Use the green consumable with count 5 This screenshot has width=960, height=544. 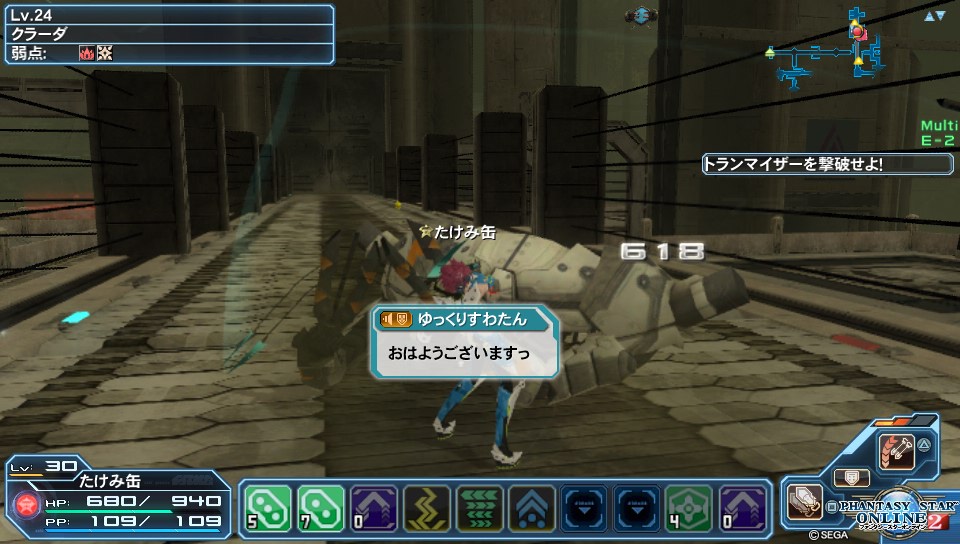pos(268,509)
